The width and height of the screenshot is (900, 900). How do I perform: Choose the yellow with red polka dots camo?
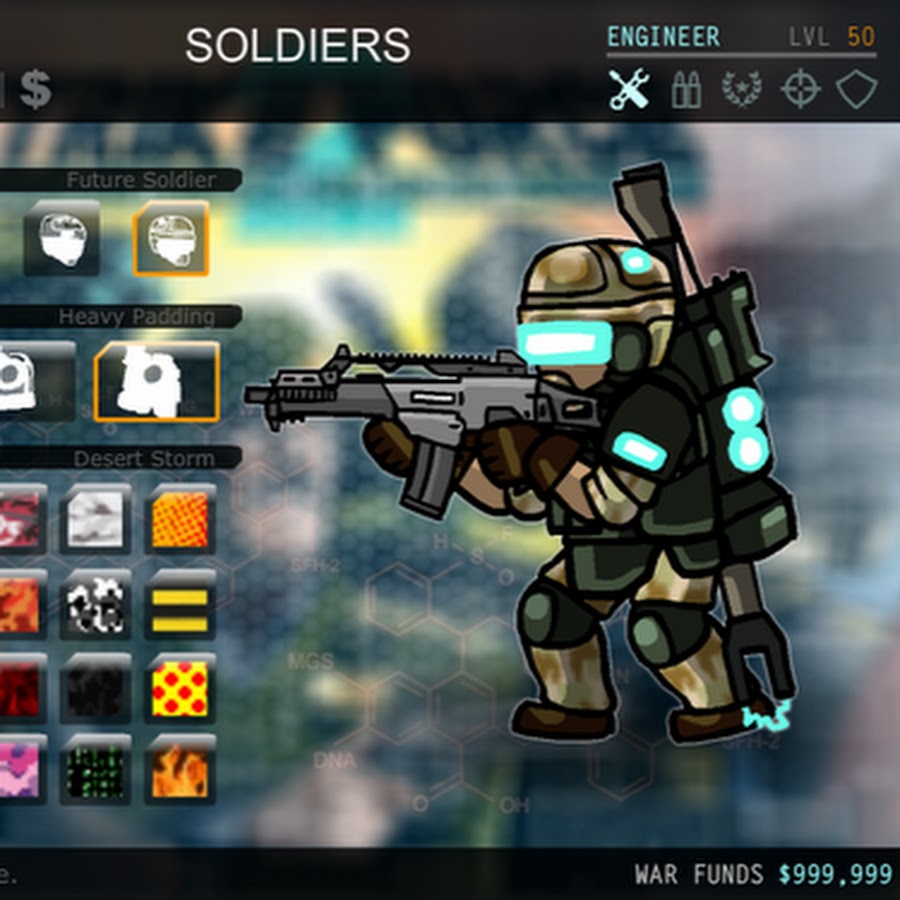(180, 688)
